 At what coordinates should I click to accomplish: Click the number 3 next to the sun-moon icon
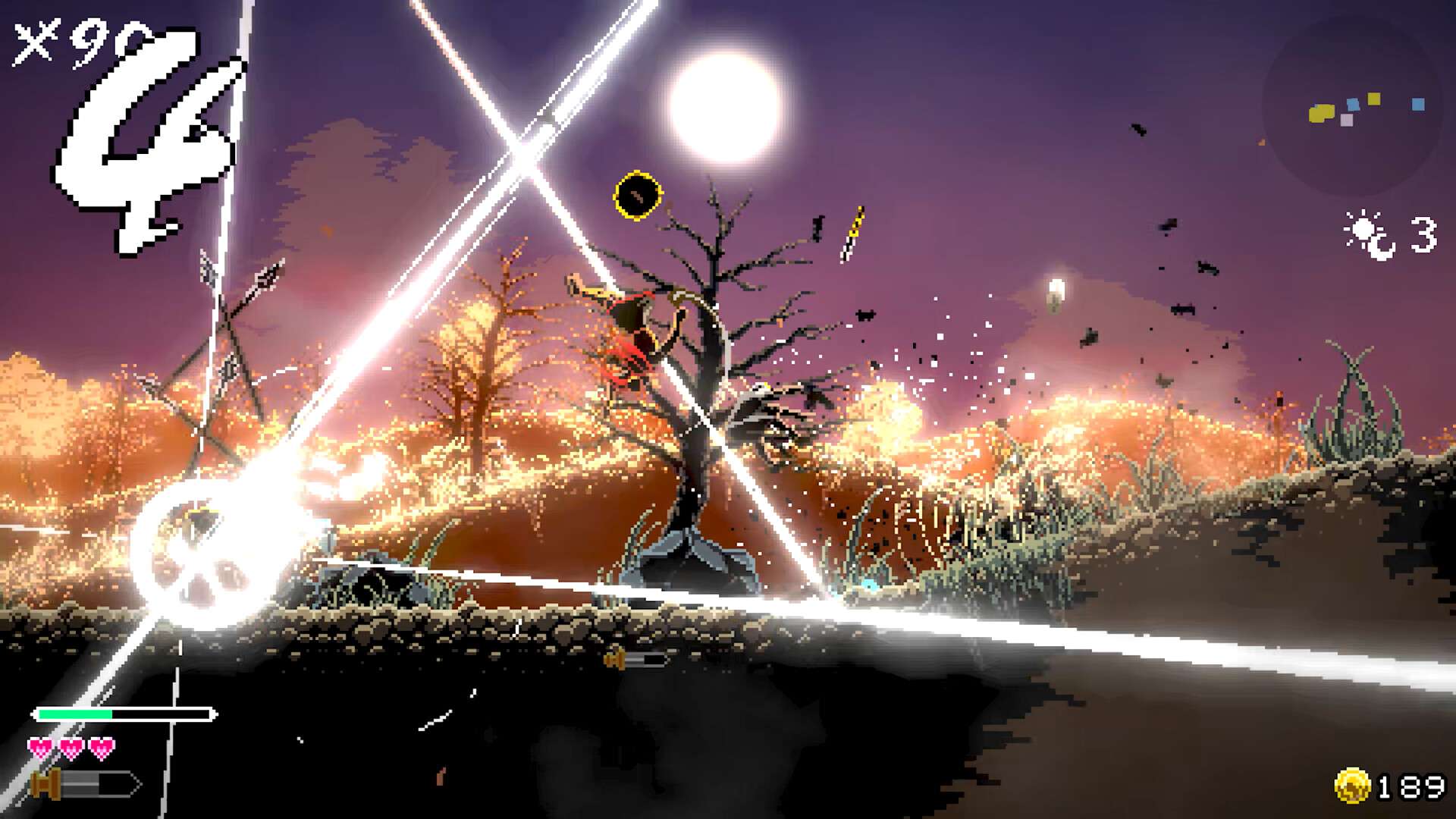click(1424, 231)
